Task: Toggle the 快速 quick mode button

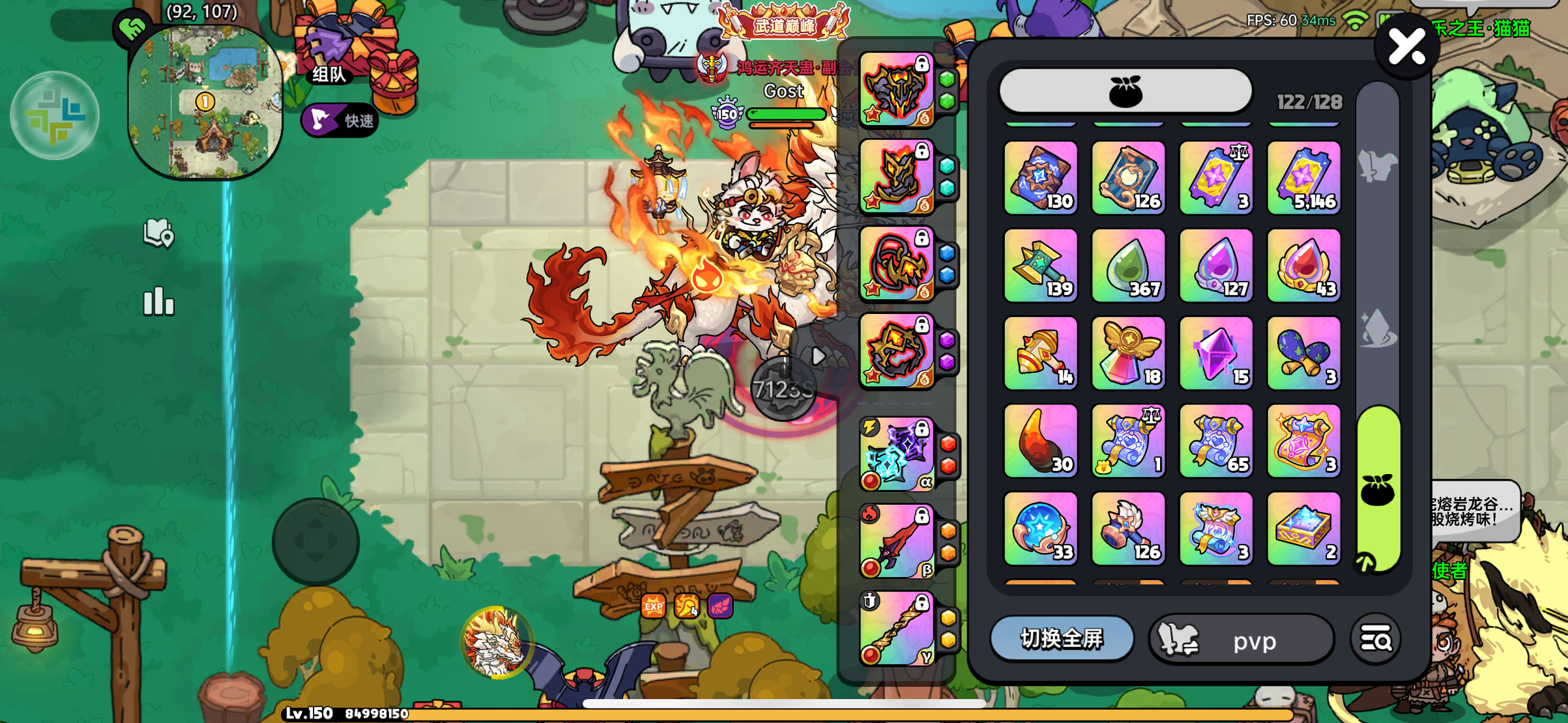Action: coord(340,120)
